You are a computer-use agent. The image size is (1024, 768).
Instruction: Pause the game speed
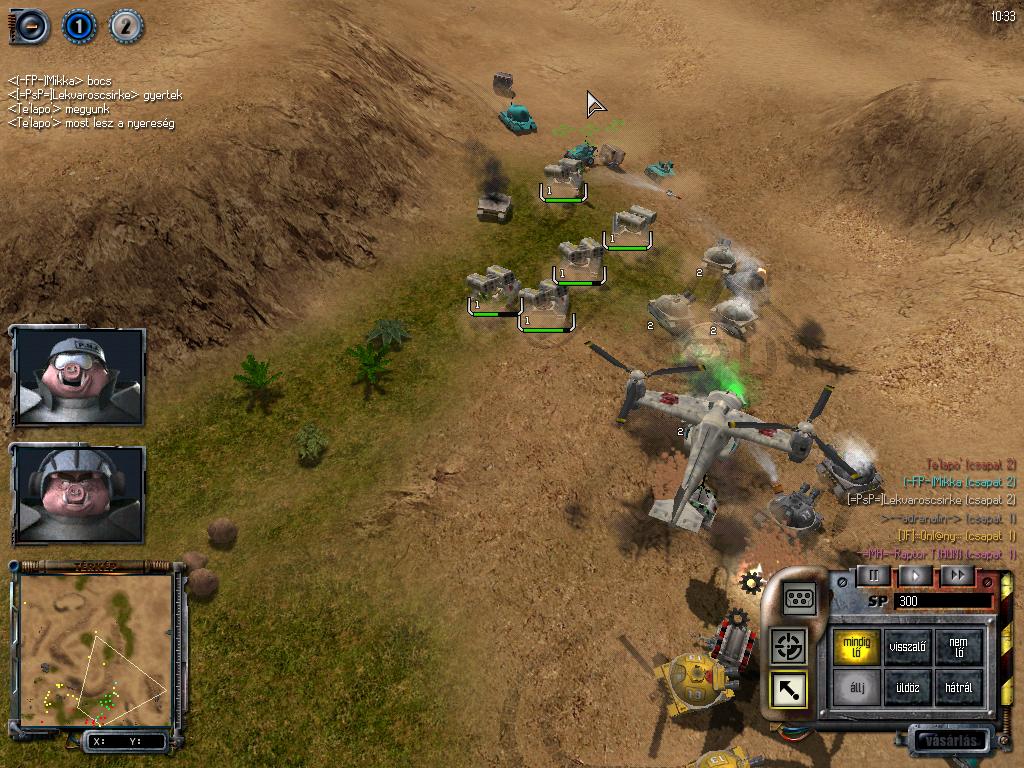pyautogui.click(x=873, y=576)
